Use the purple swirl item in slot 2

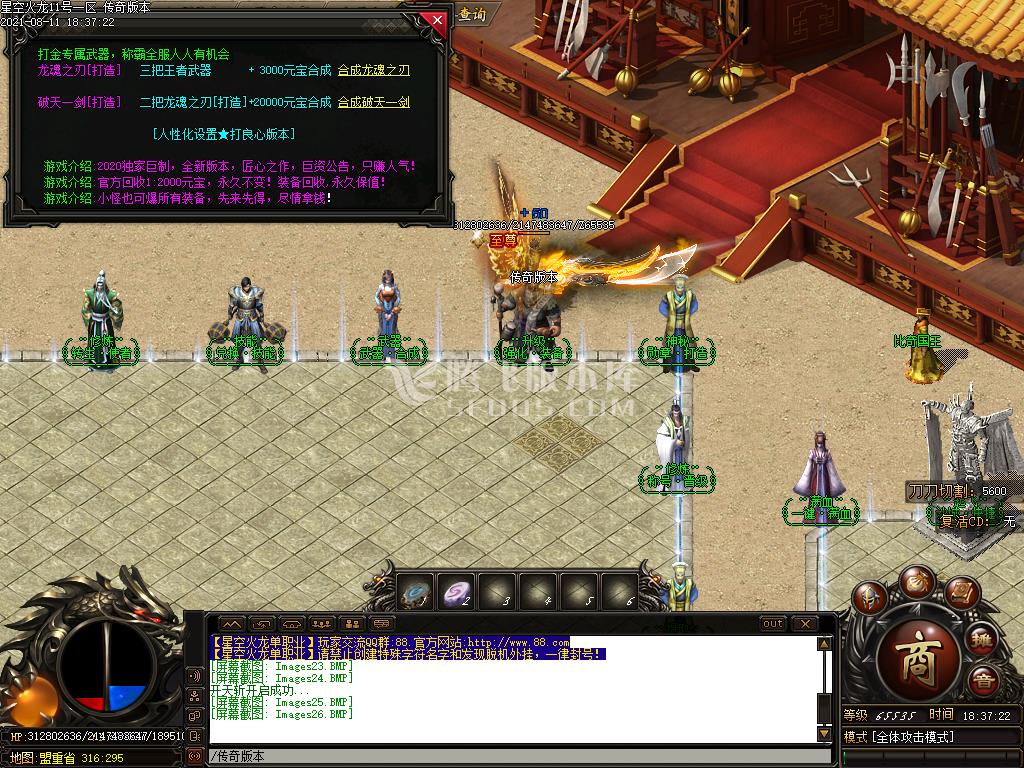coord(457,592)
